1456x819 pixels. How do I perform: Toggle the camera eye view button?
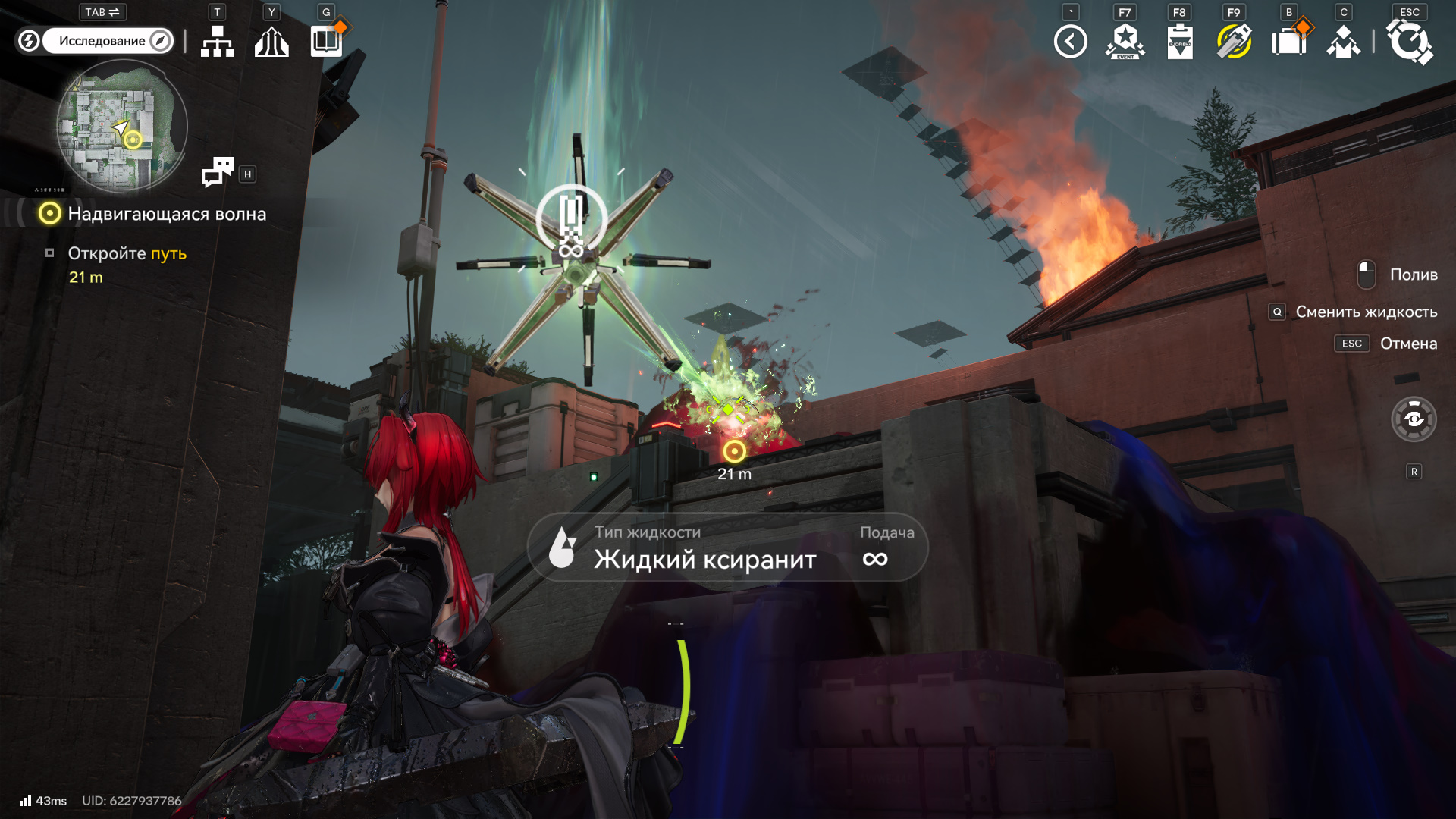point(1414,419)
